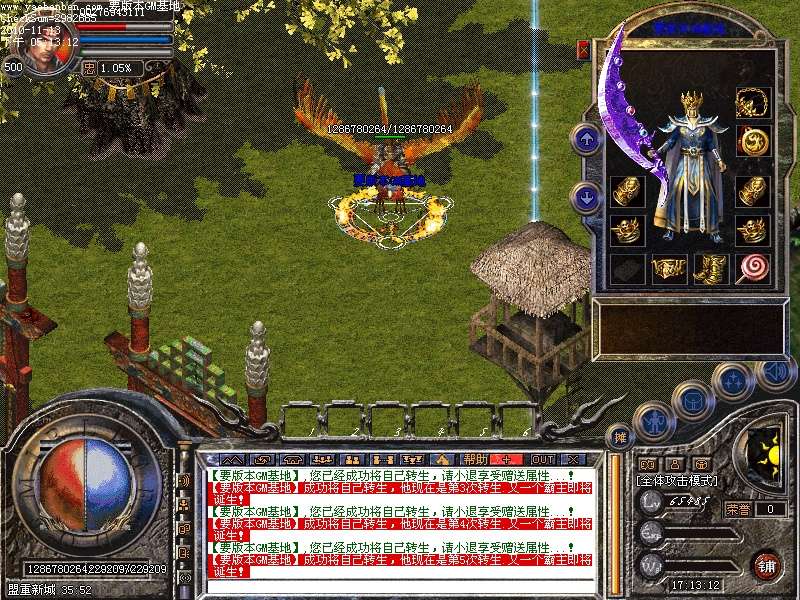The image size is (800, 600).
Task: Click the OUT button above chat
Action: [x=542, y=459]
